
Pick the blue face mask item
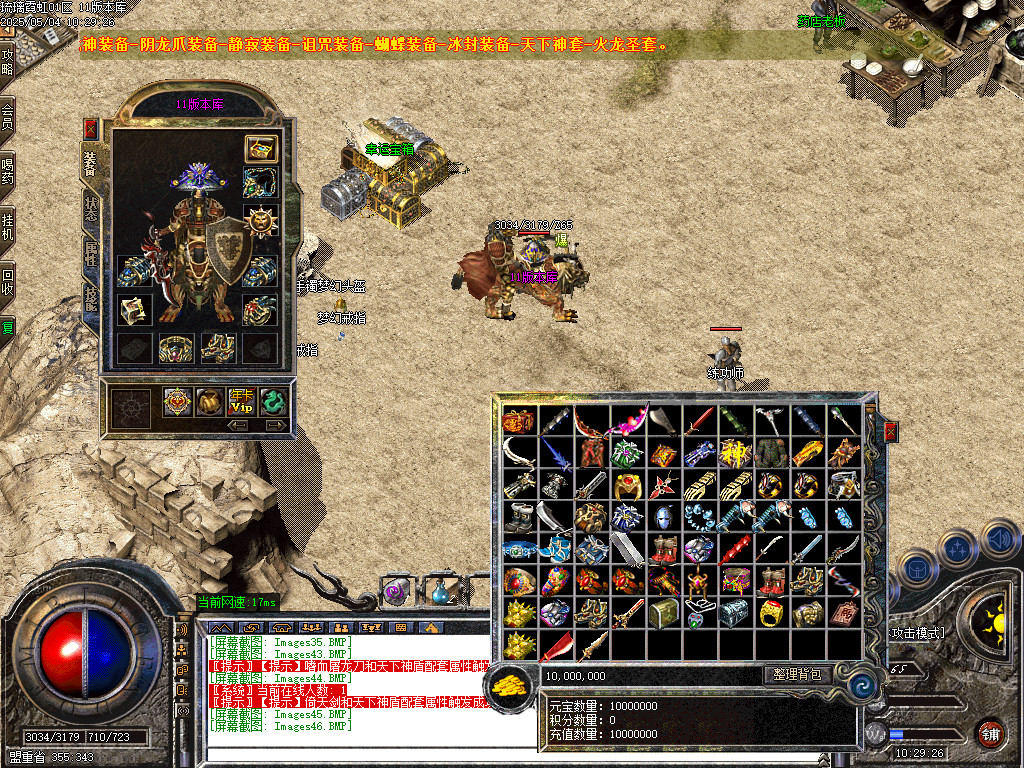(x=661, y=517)
